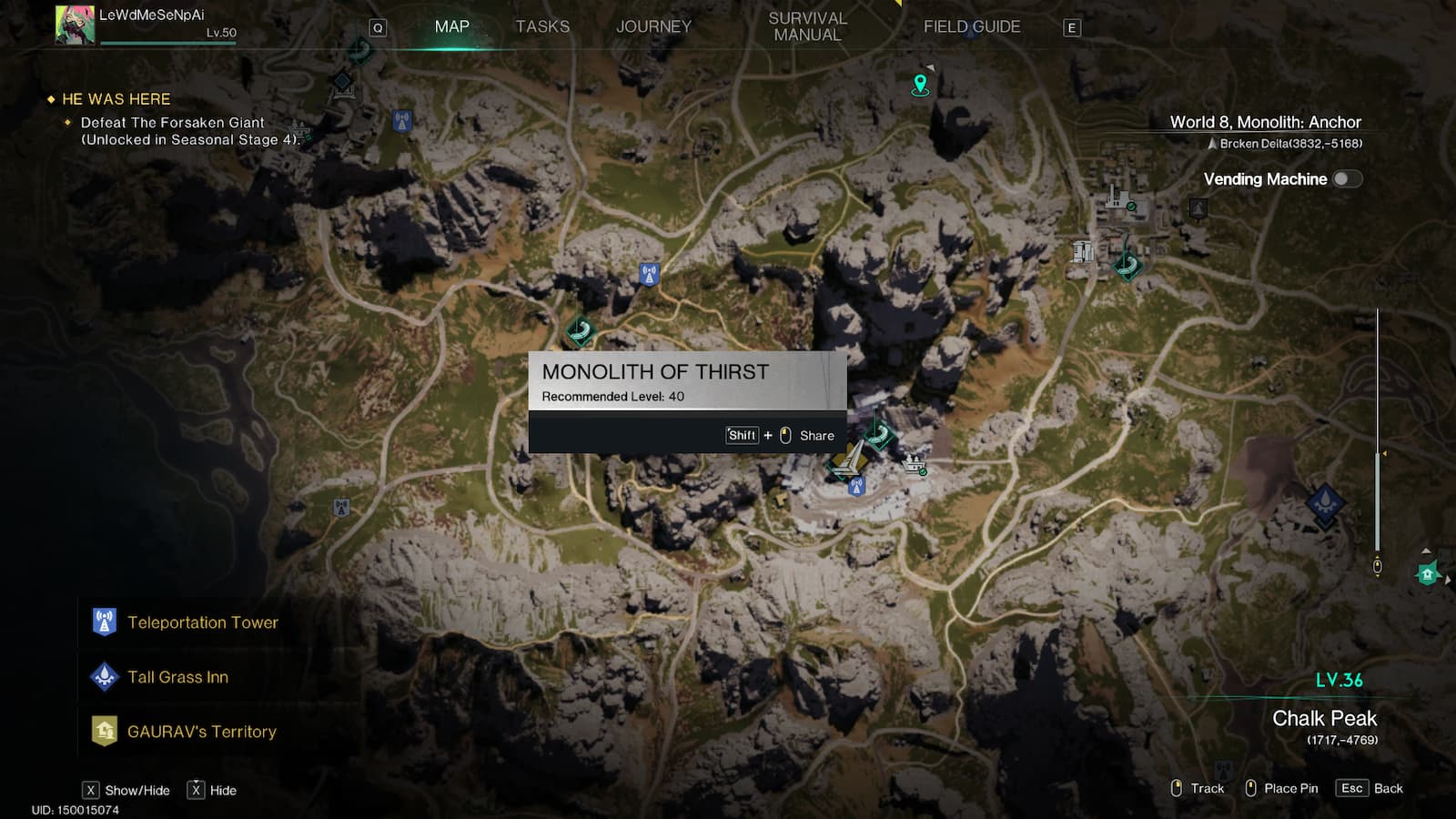Image resolution: width=1456 pixels, height=819 pixels.
Task: Go to the Field Guide tab
Action: 972,26
